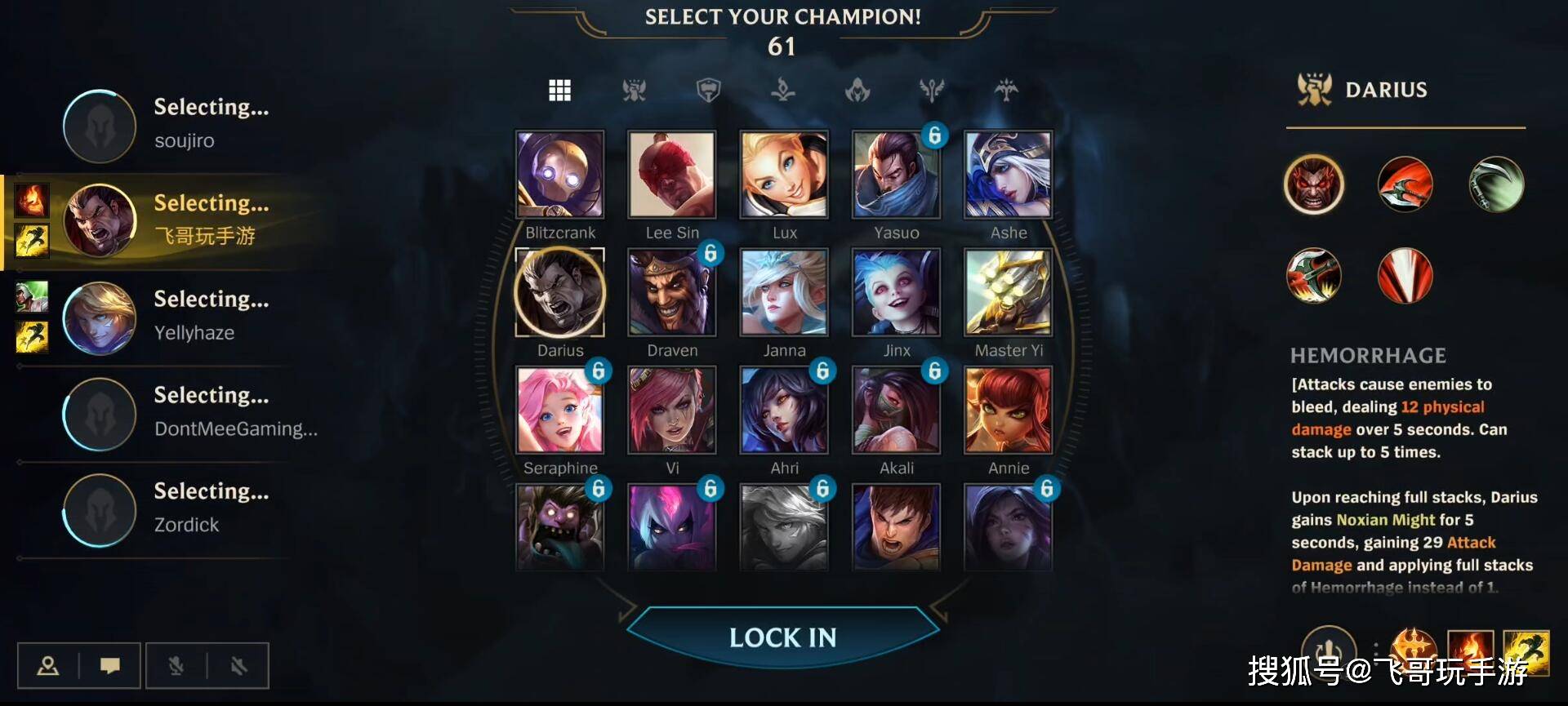Choose Lee Sin from the champion grid

click(x=672, y=175)
